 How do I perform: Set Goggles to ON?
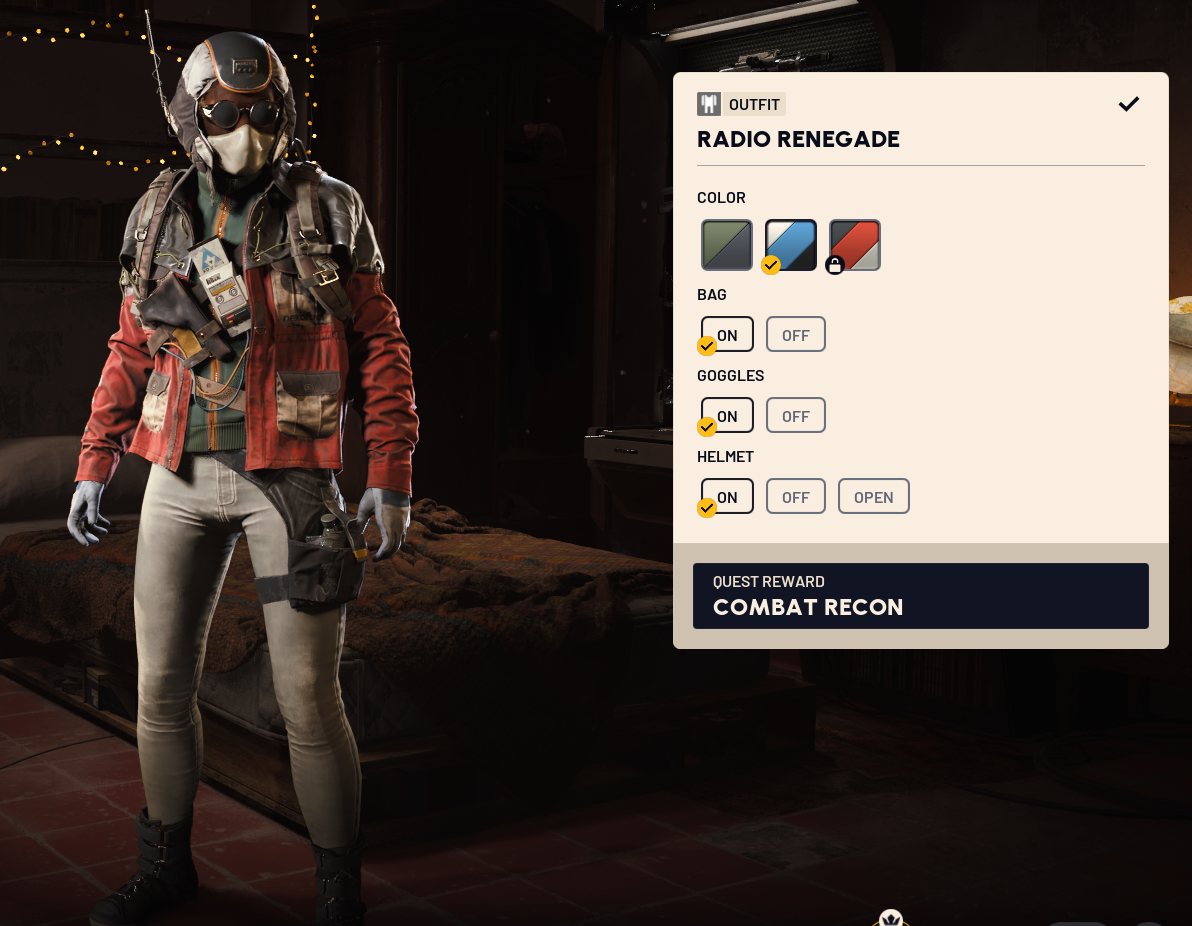point(727,416)
